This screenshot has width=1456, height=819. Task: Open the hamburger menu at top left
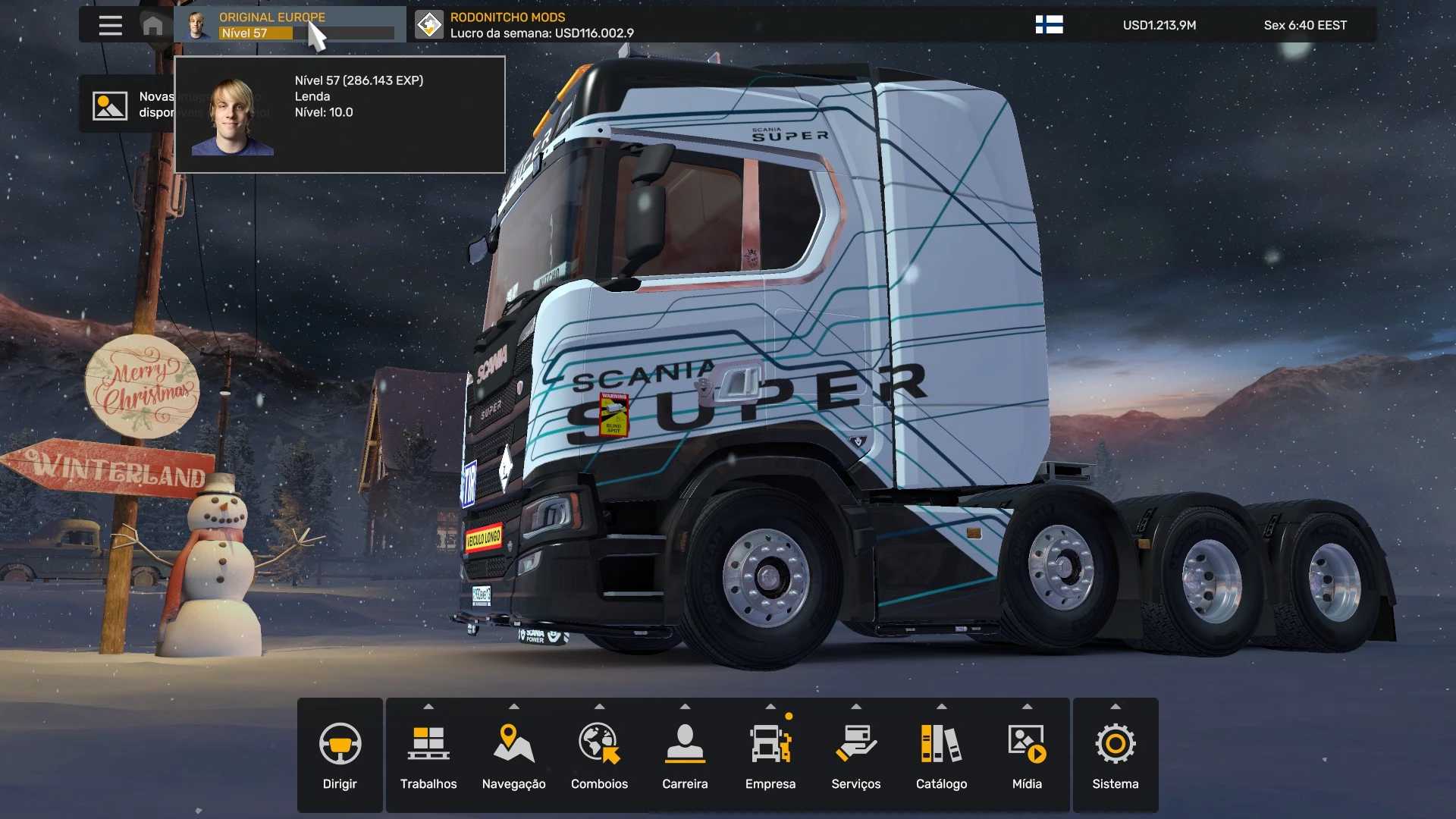[x=110, y=25]
